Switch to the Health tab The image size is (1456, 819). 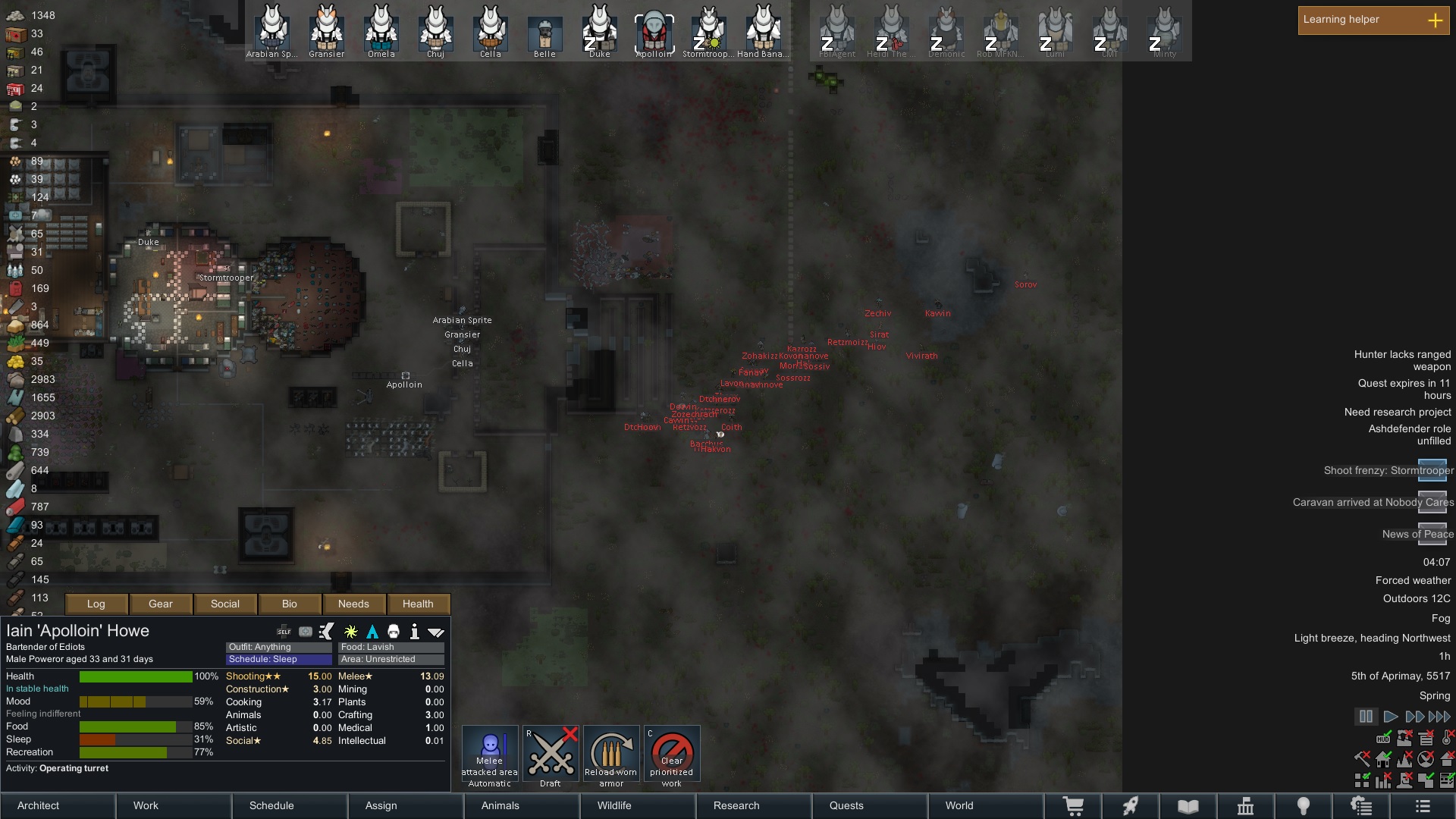pyautogui.click(x=418, y=604)
